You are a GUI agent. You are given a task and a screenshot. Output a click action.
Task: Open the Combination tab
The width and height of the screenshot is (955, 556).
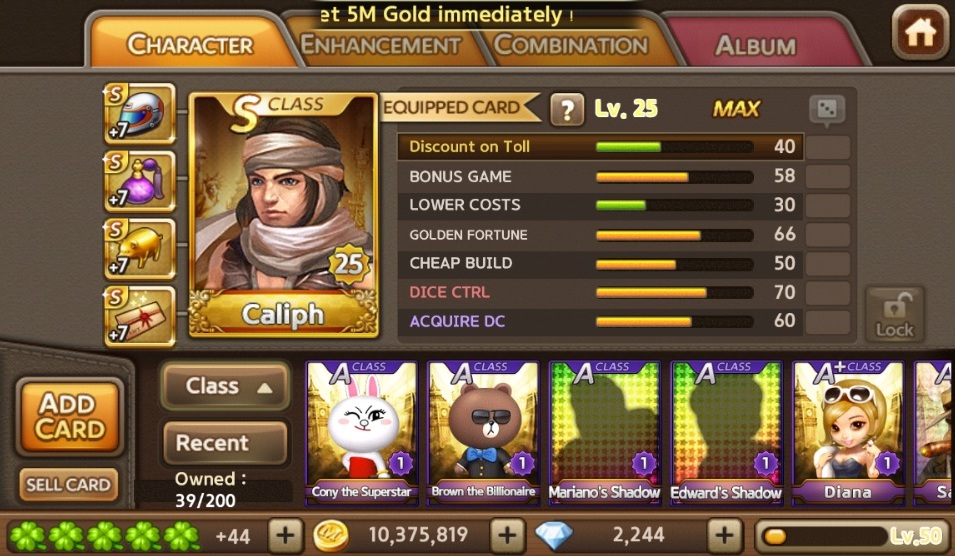tap(571, 46)
